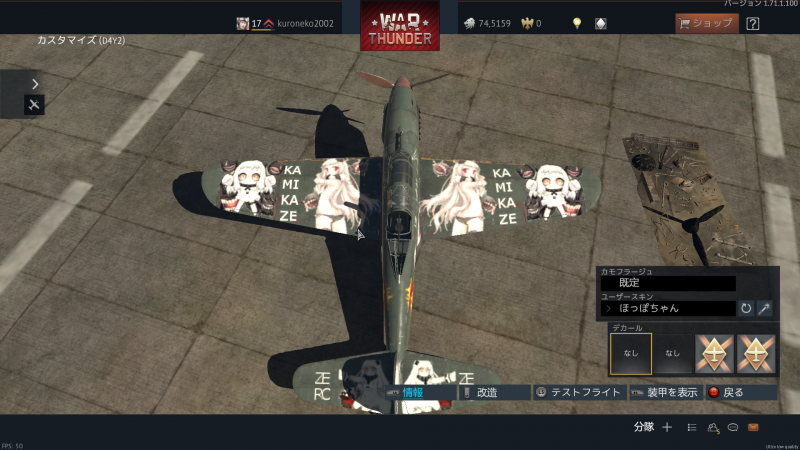
Task: Toggle 装甲を表示 armor display
Action: 664,393
